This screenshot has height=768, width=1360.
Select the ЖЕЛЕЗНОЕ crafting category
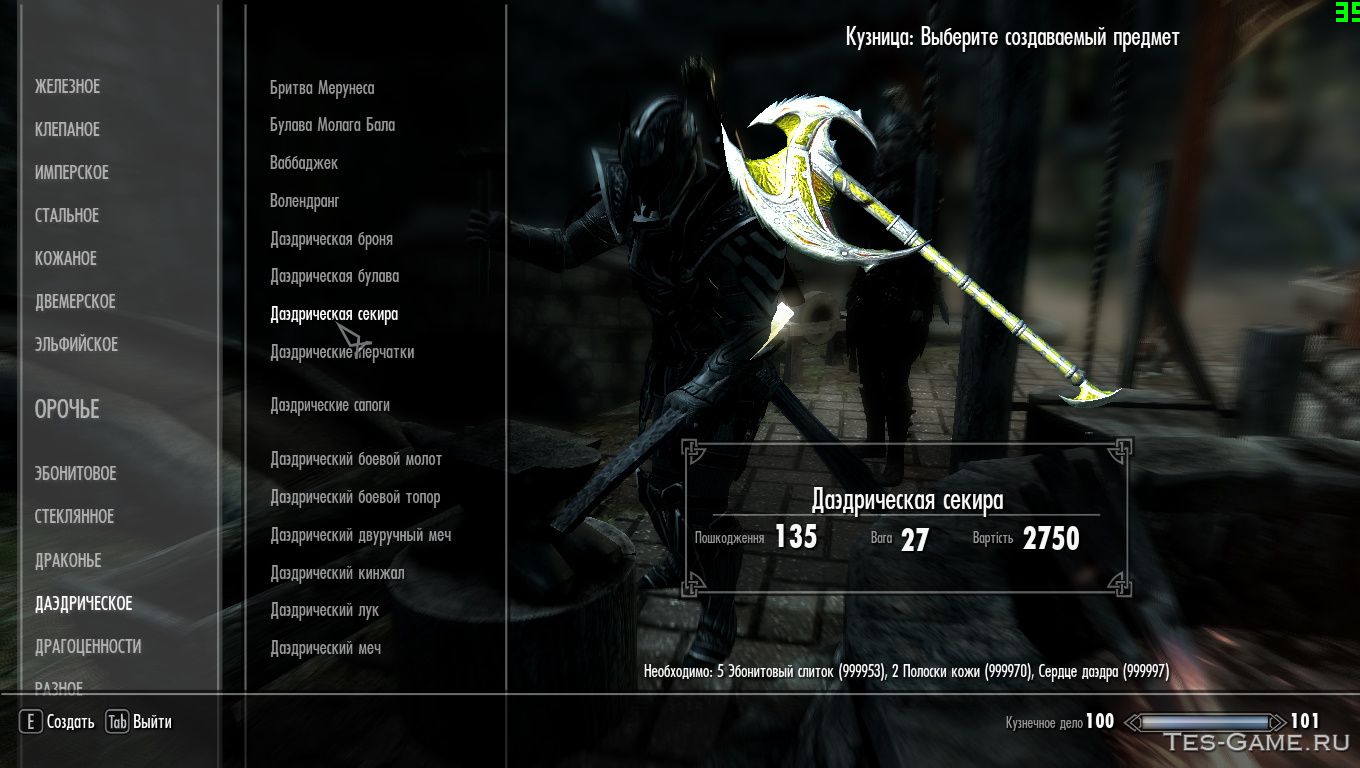[67, 87]
